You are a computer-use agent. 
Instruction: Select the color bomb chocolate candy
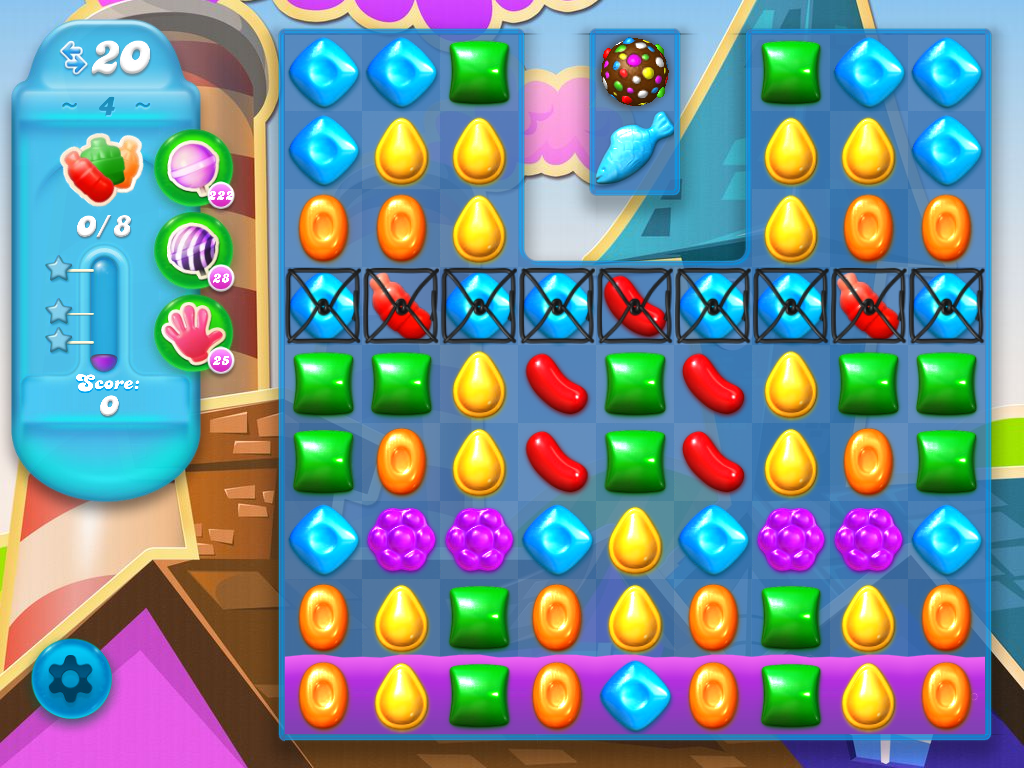pyautogui.click(x=634, y=70)
